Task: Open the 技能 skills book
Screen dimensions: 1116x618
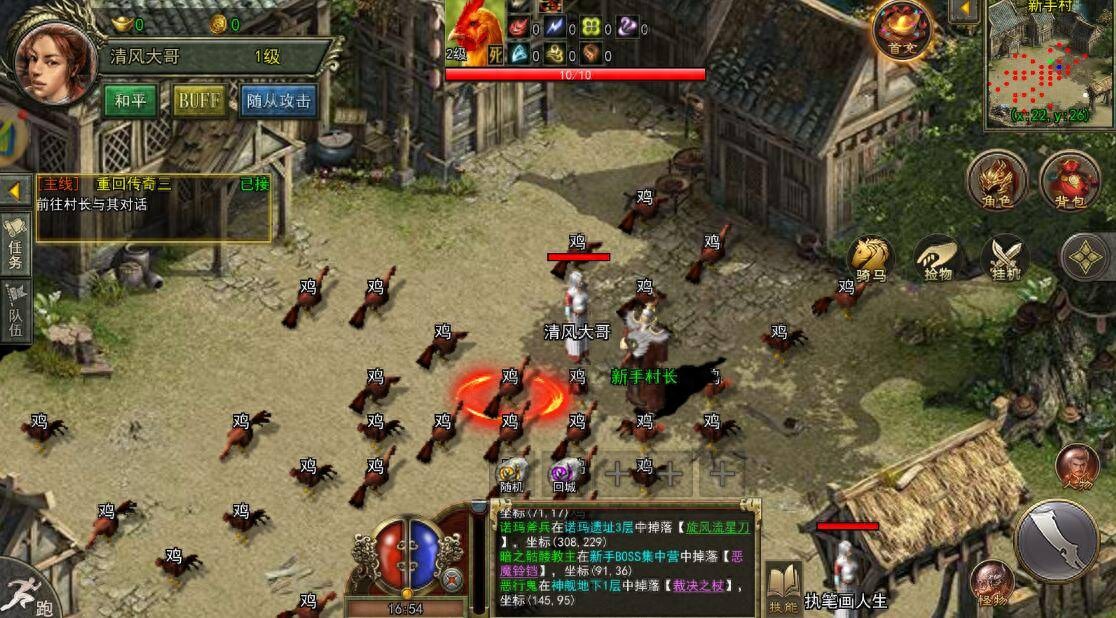Action: pyautogui.click(x=784, y=587)
